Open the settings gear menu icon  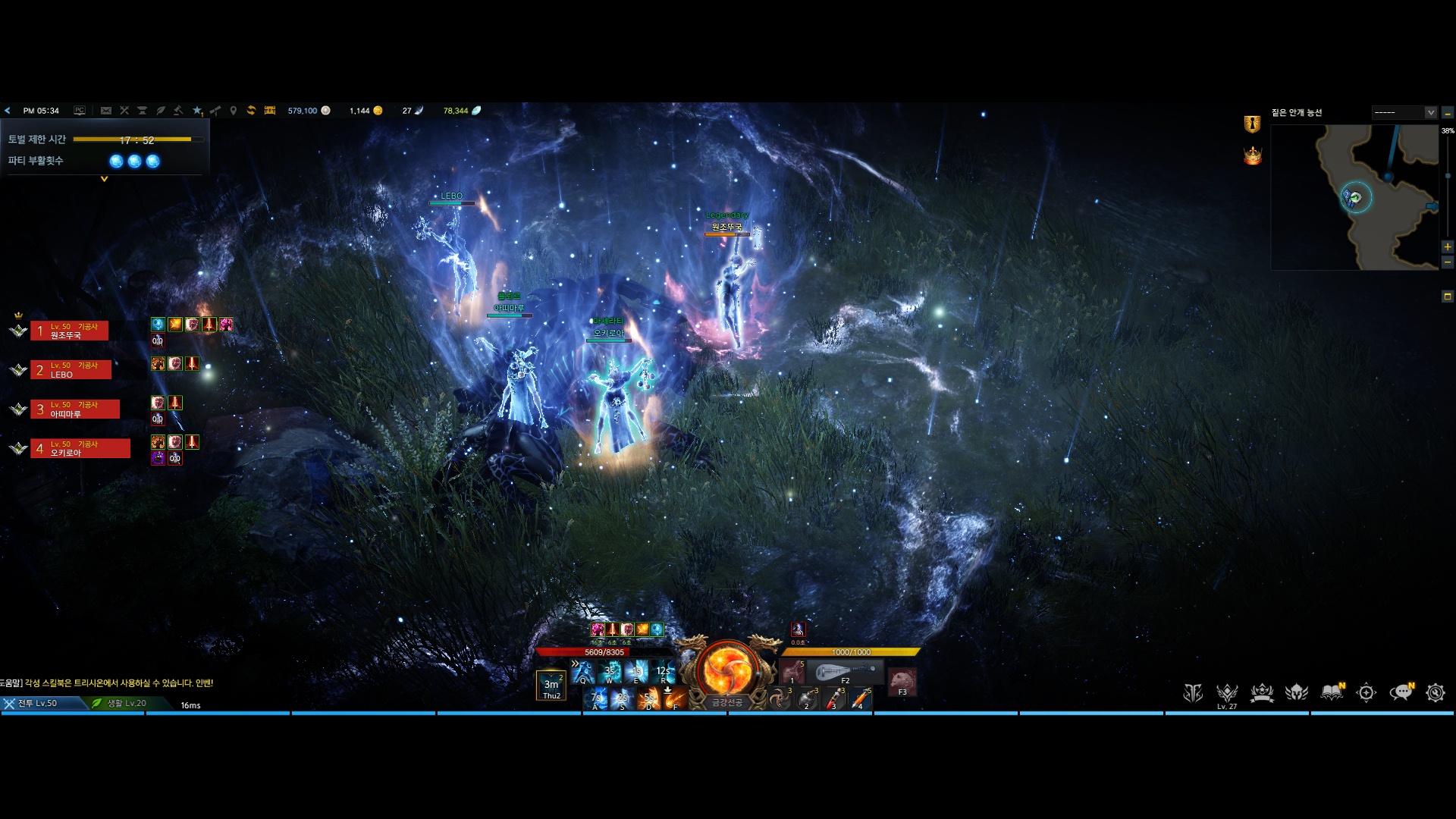point(1435,692)
